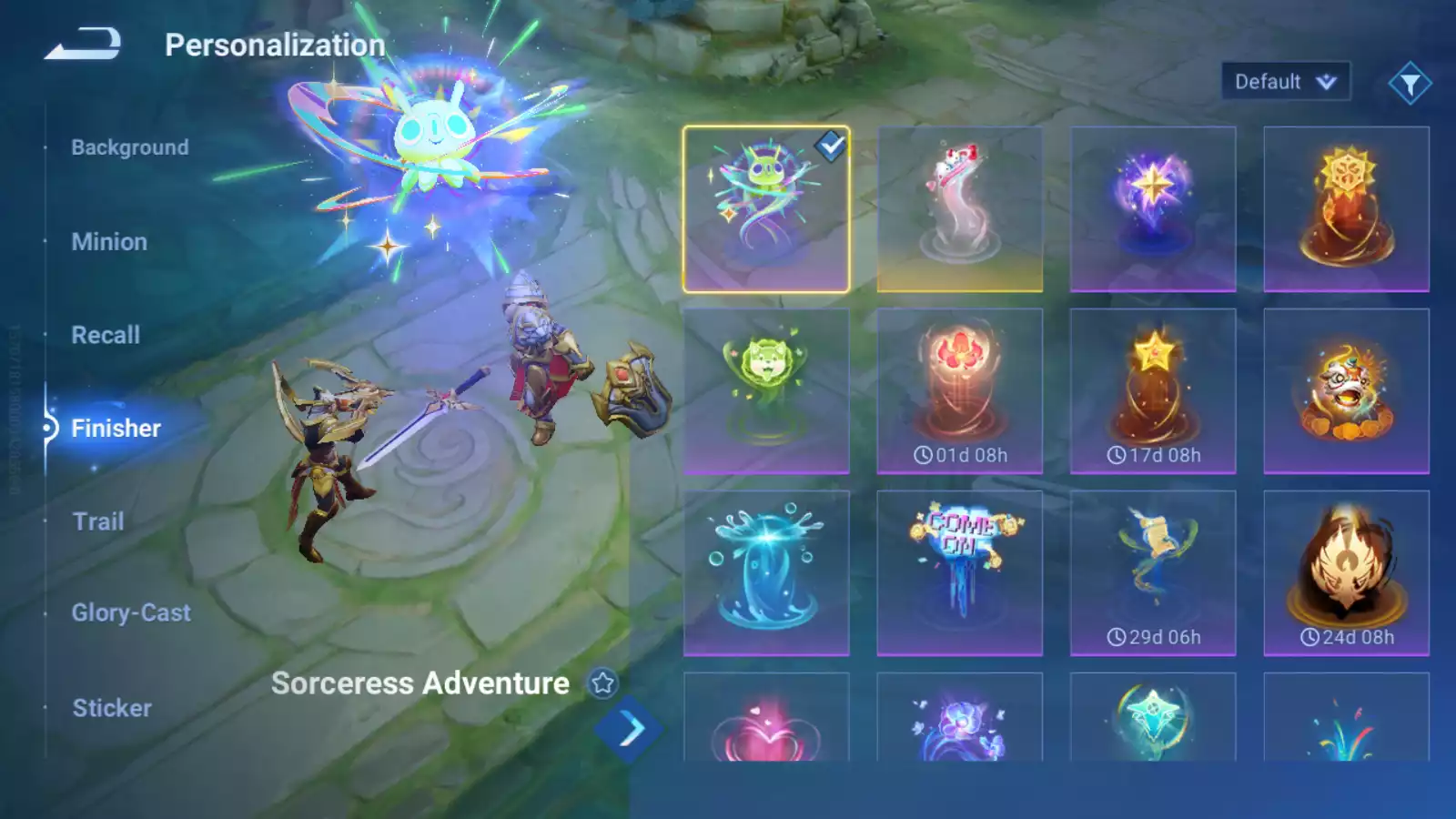Image resolution: width=1456 pixels, height=819 pixels.
Task: Select the phoenix emblem finisher with 24d 08h
Action: point(1346,573)
